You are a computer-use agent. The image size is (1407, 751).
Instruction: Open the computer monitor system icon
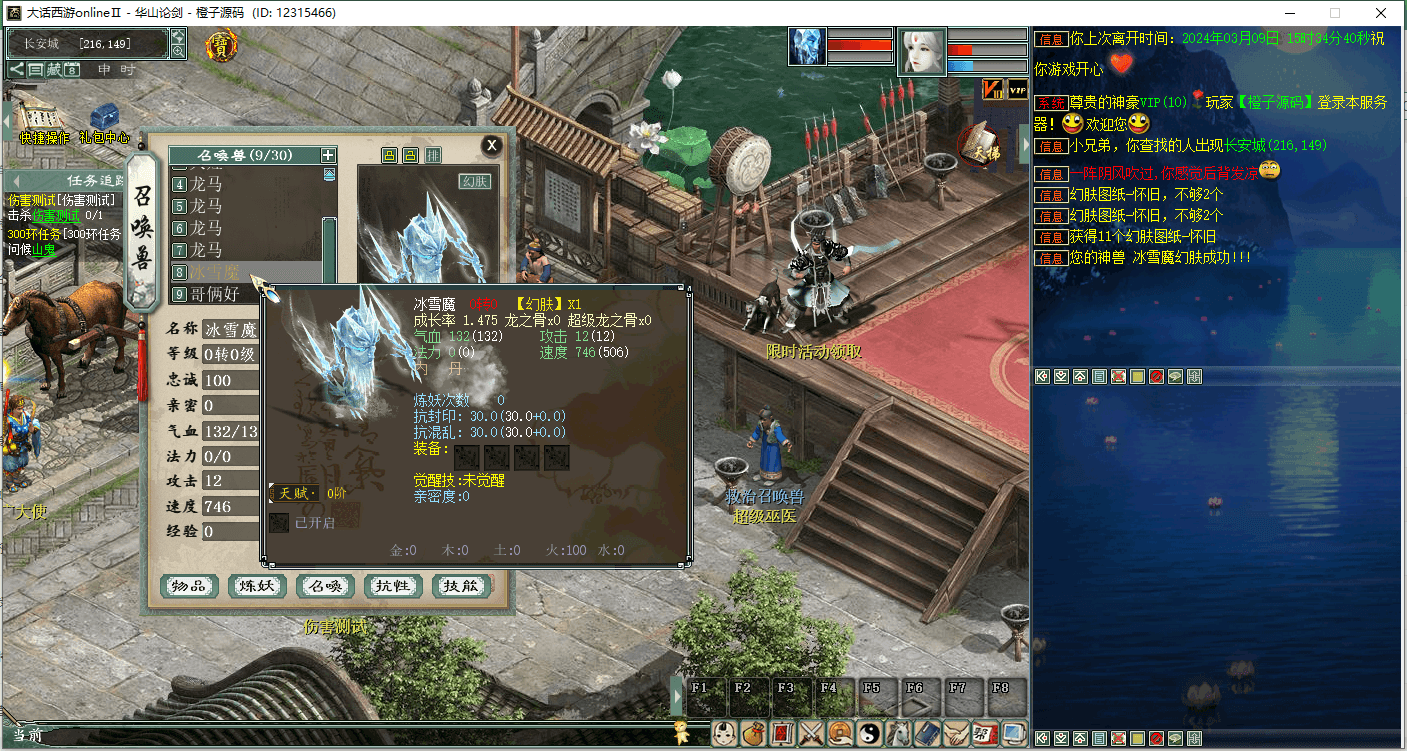click(x=1014, y=733)
